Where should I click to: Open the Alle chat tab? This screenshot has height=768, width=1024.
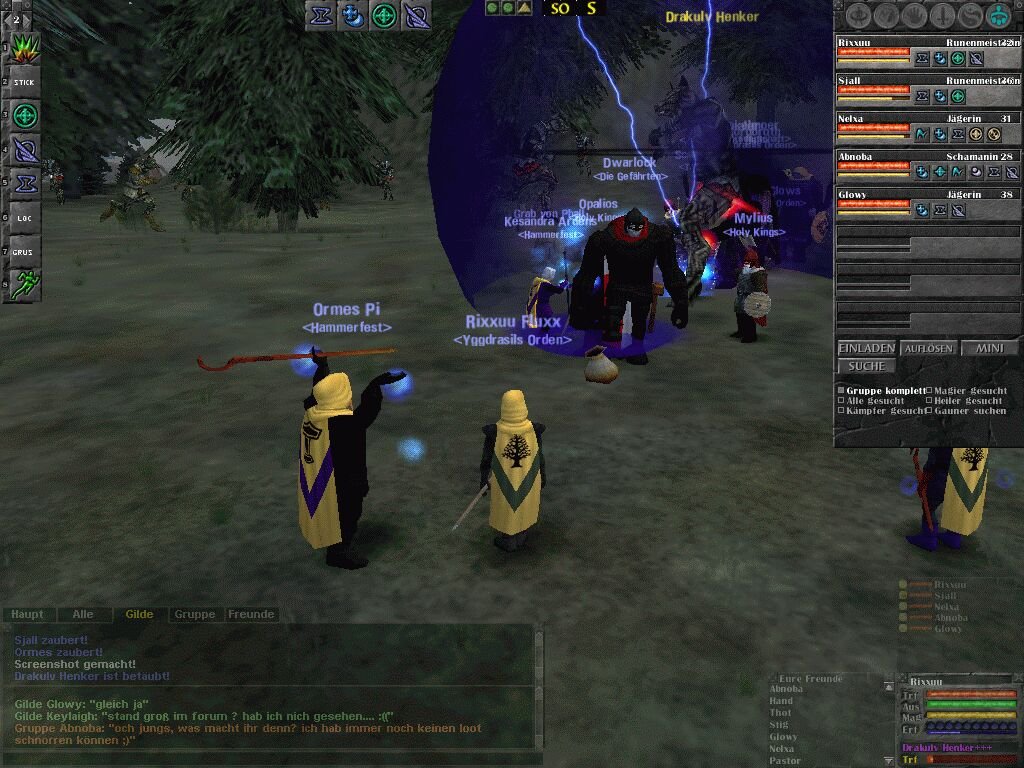pyautogui.click(x=83, y=614)
